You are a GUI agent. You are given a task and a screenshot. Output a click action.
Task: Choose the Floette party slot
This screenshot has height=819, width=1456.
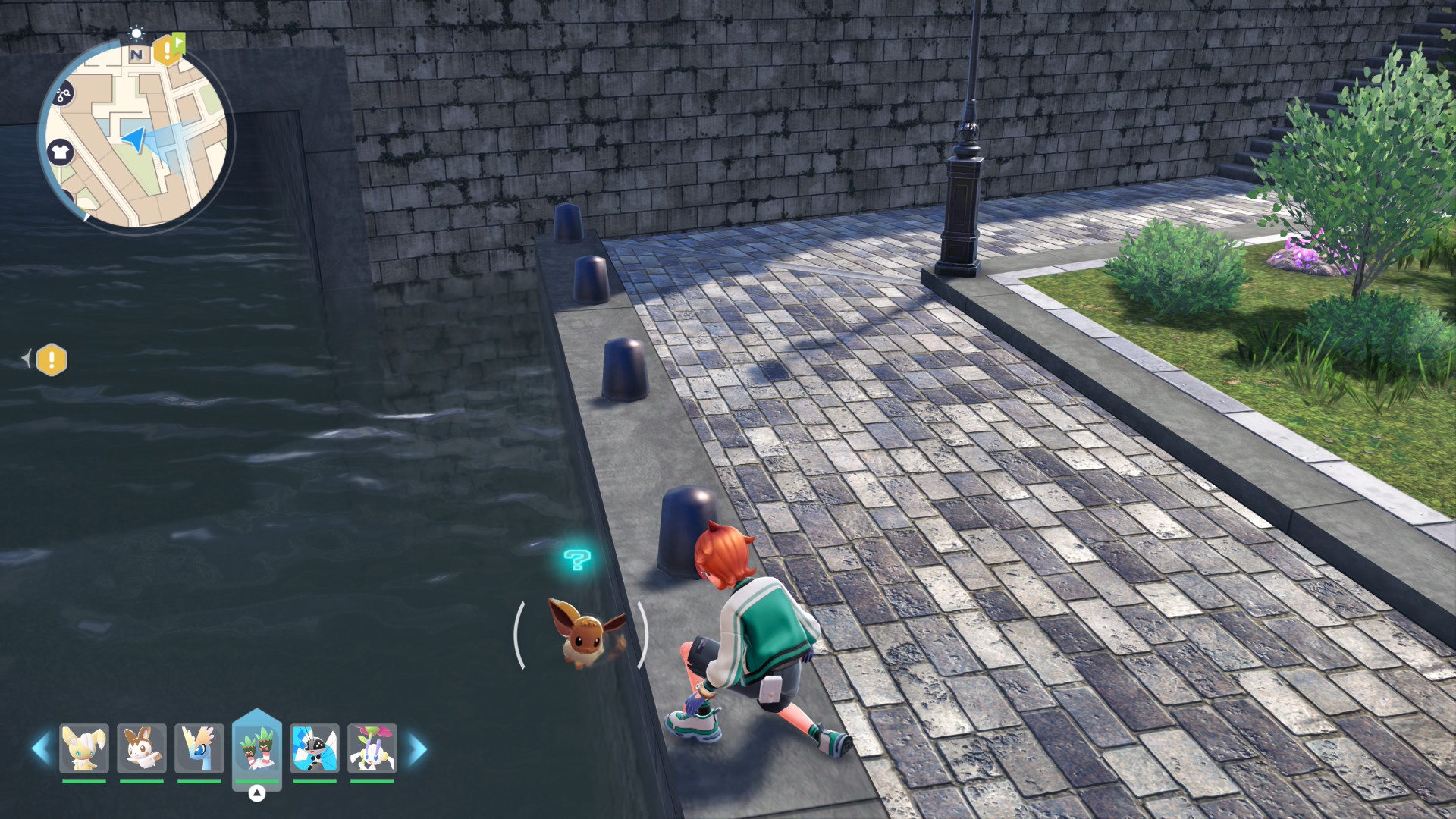coord(372,748)
